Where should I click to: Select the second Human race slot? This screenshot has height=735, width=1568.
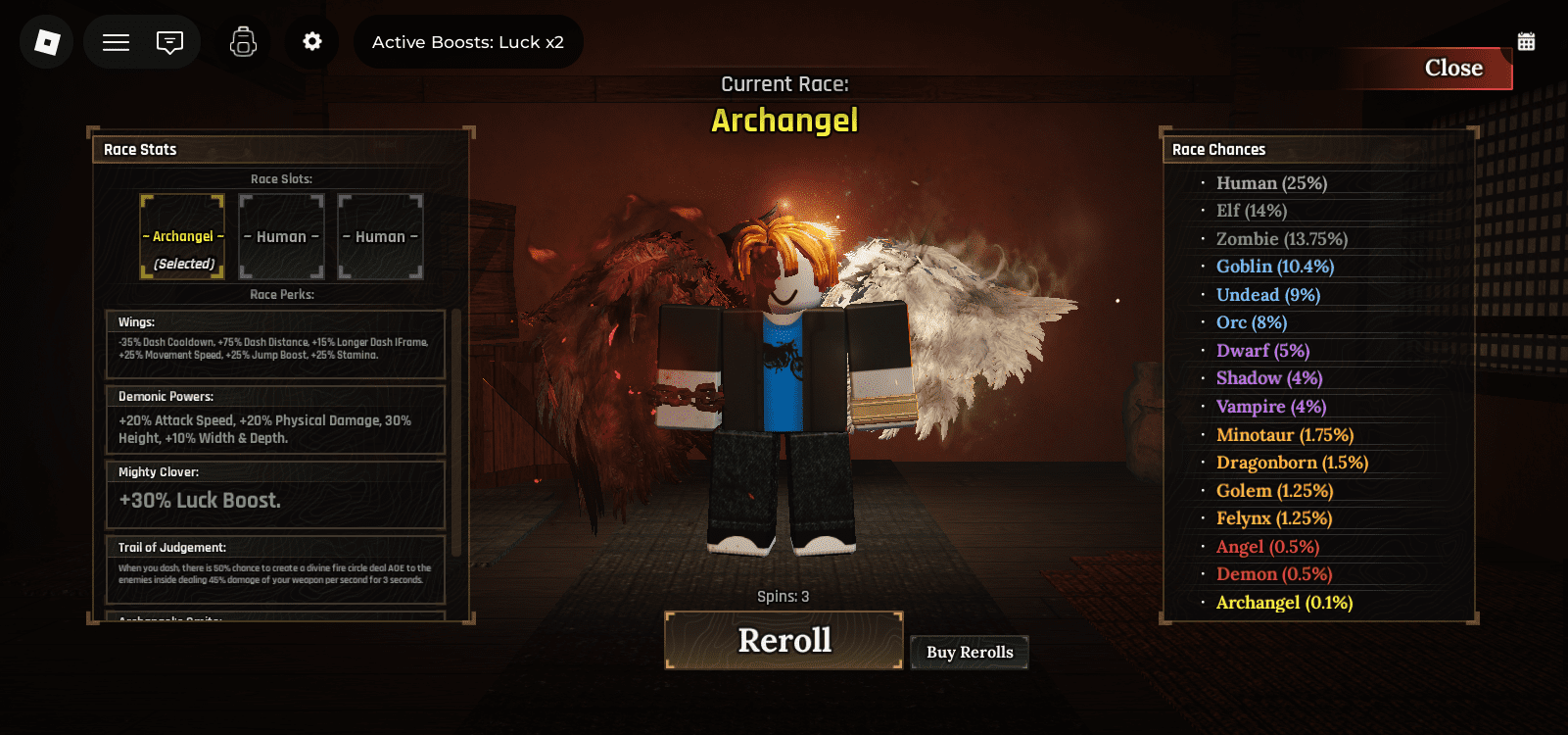380,236
